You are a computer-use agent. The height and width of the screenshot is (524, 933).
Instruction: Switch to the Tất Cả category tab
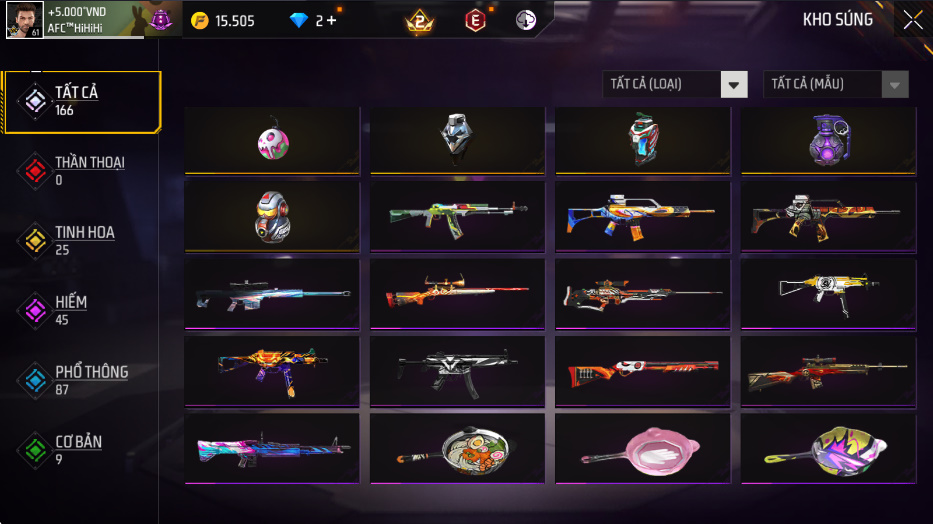[80, 101]
